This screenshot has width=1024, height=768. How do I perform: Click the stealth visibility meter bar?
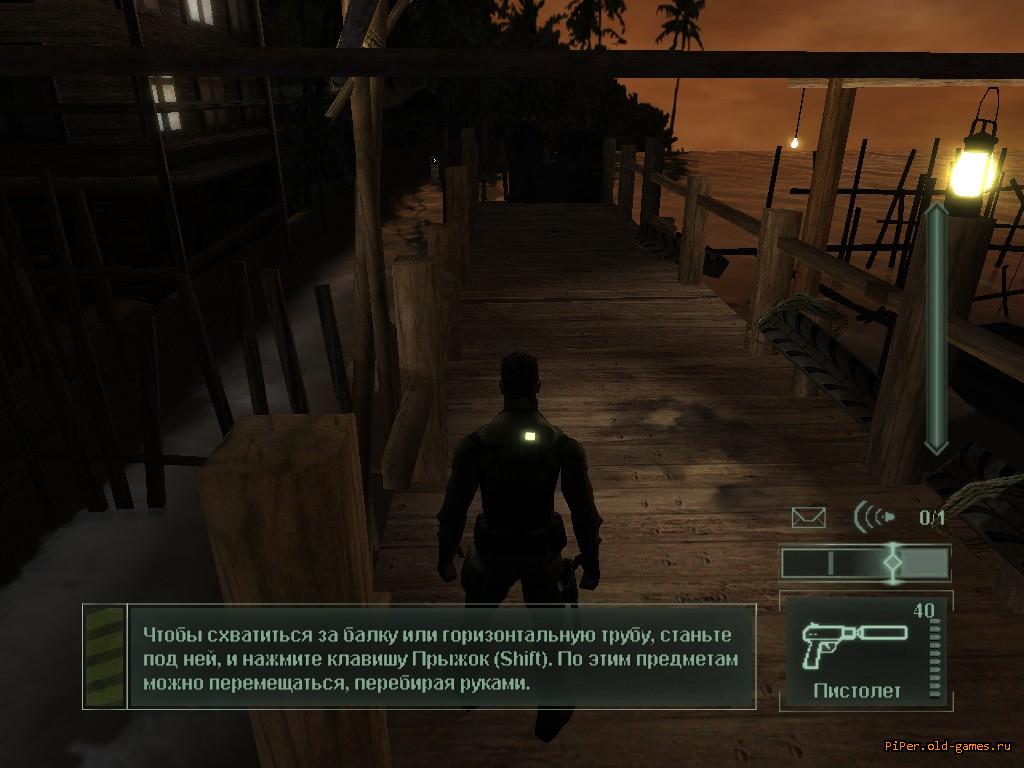click(x=865, y=563)
